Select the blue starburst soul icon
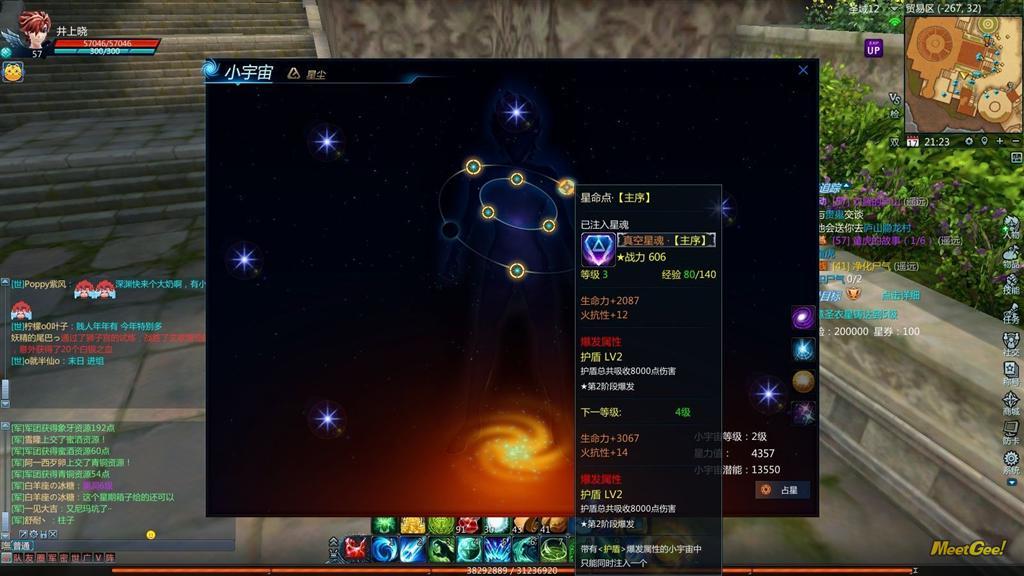1024x576 pixels. coord(804,350)
